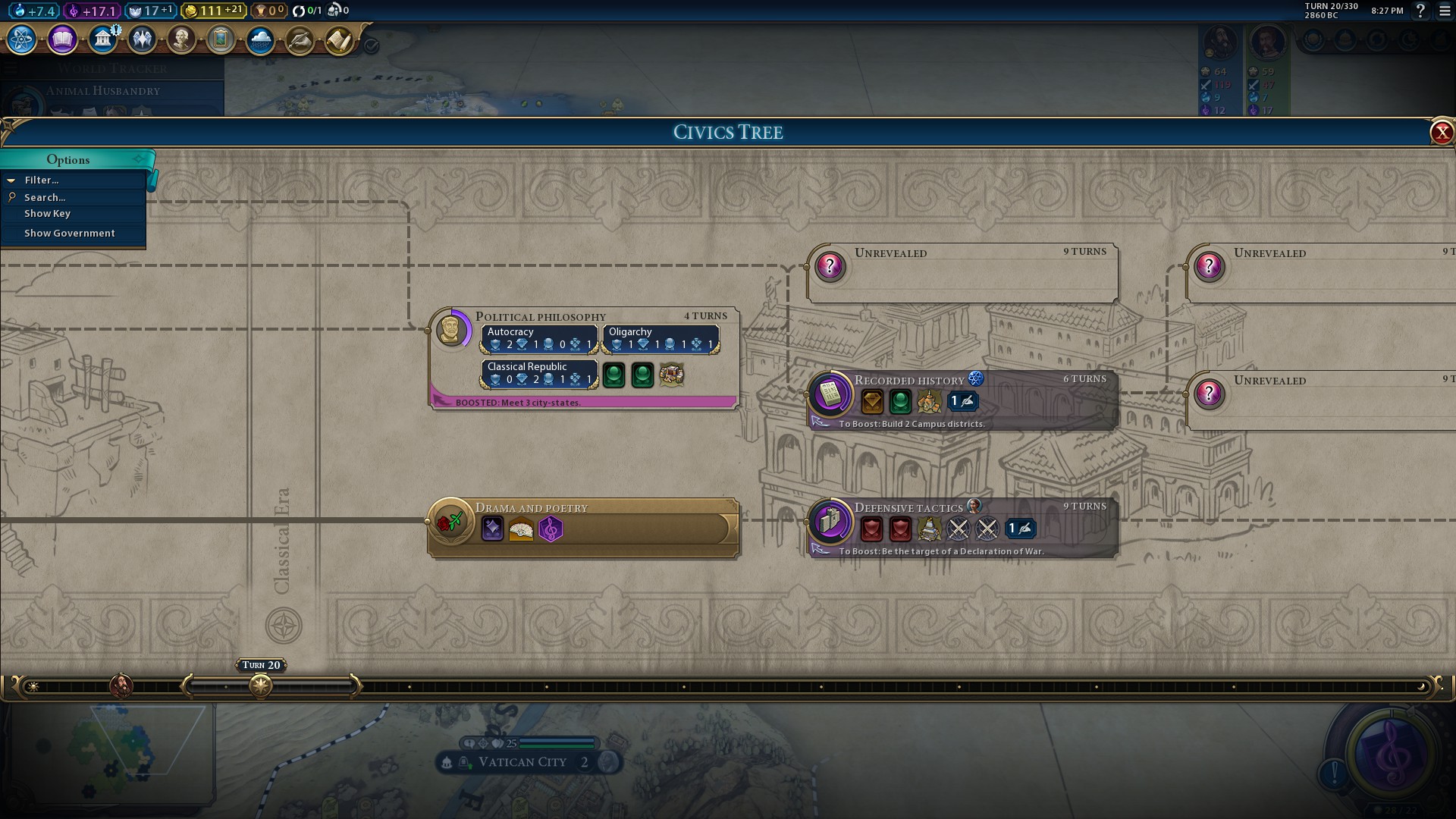Close the Civics Tree window
The image size is (1456, 819).
click(1441, 133)
